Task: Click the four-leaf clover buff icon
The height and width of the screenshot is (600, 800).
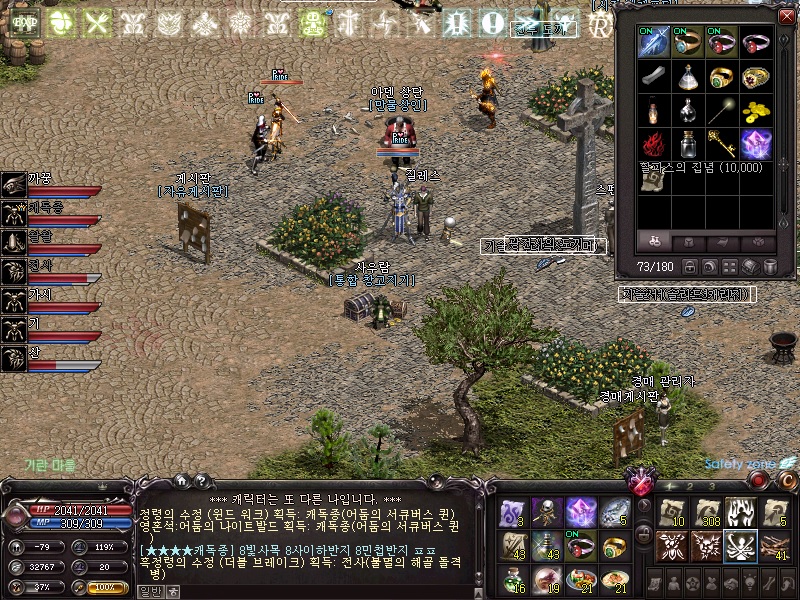Action: point(62,23)
